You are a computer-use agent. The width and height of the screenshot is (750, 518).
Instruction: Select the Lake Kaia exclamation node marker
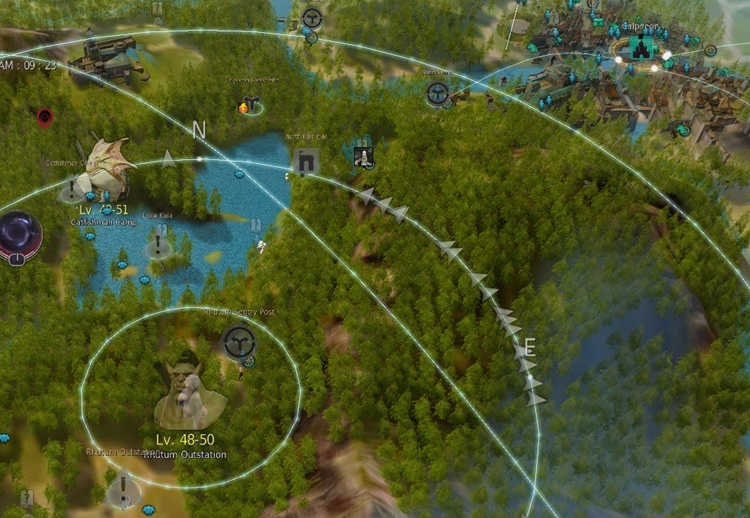click(x=158, y=245)
